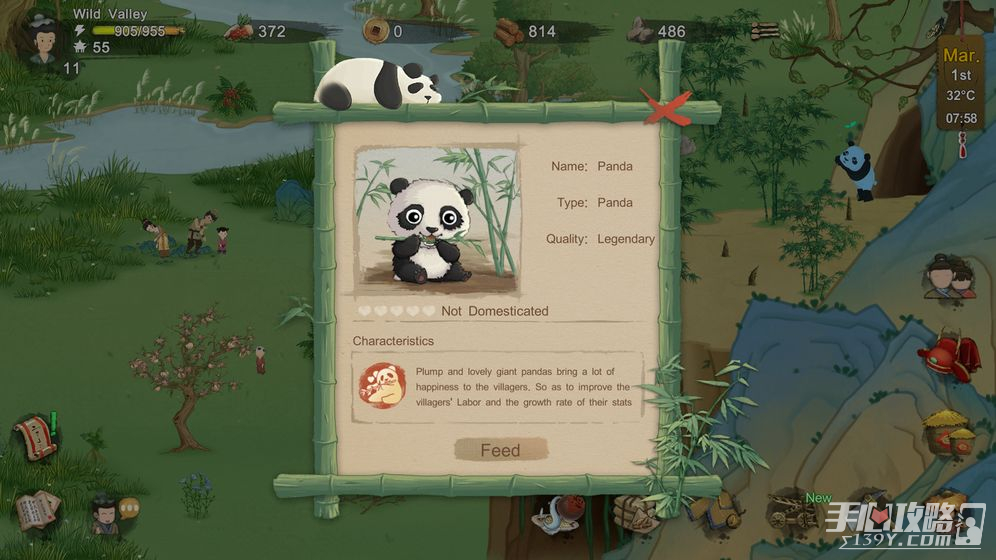Open the red helmet armor icon
The width and height of the screenshot is (996, 560).
(x=948, y=356)
